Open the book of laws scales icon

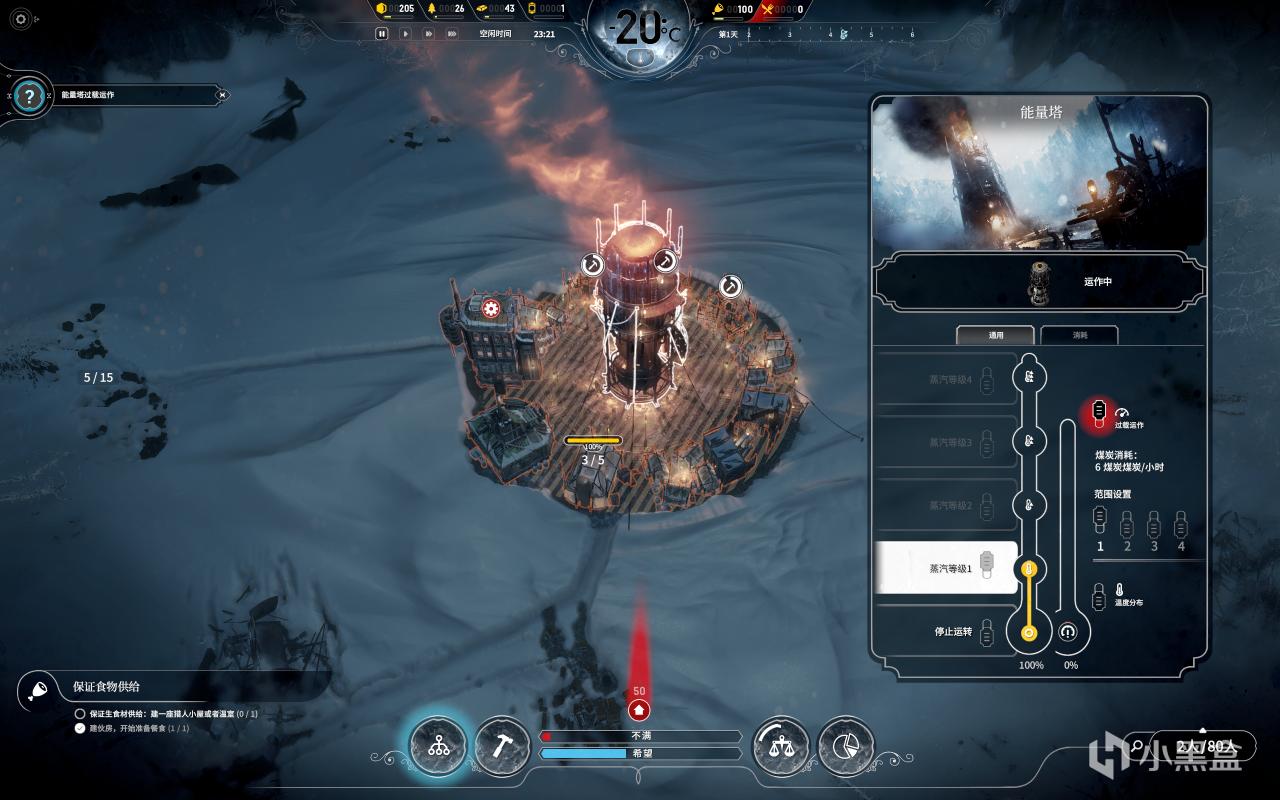tap(780, 746)
